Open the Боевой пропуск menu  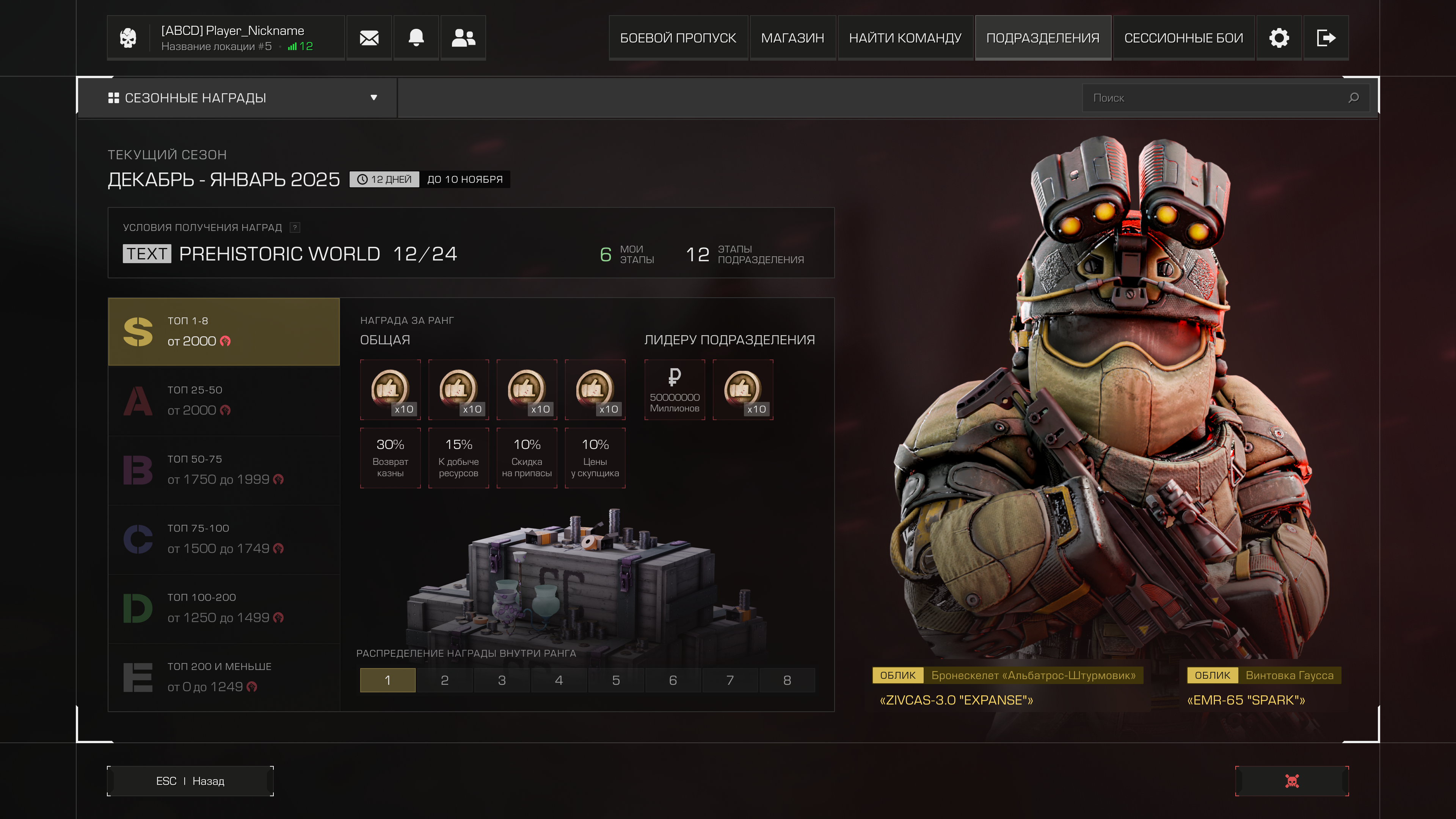[678, 38]
